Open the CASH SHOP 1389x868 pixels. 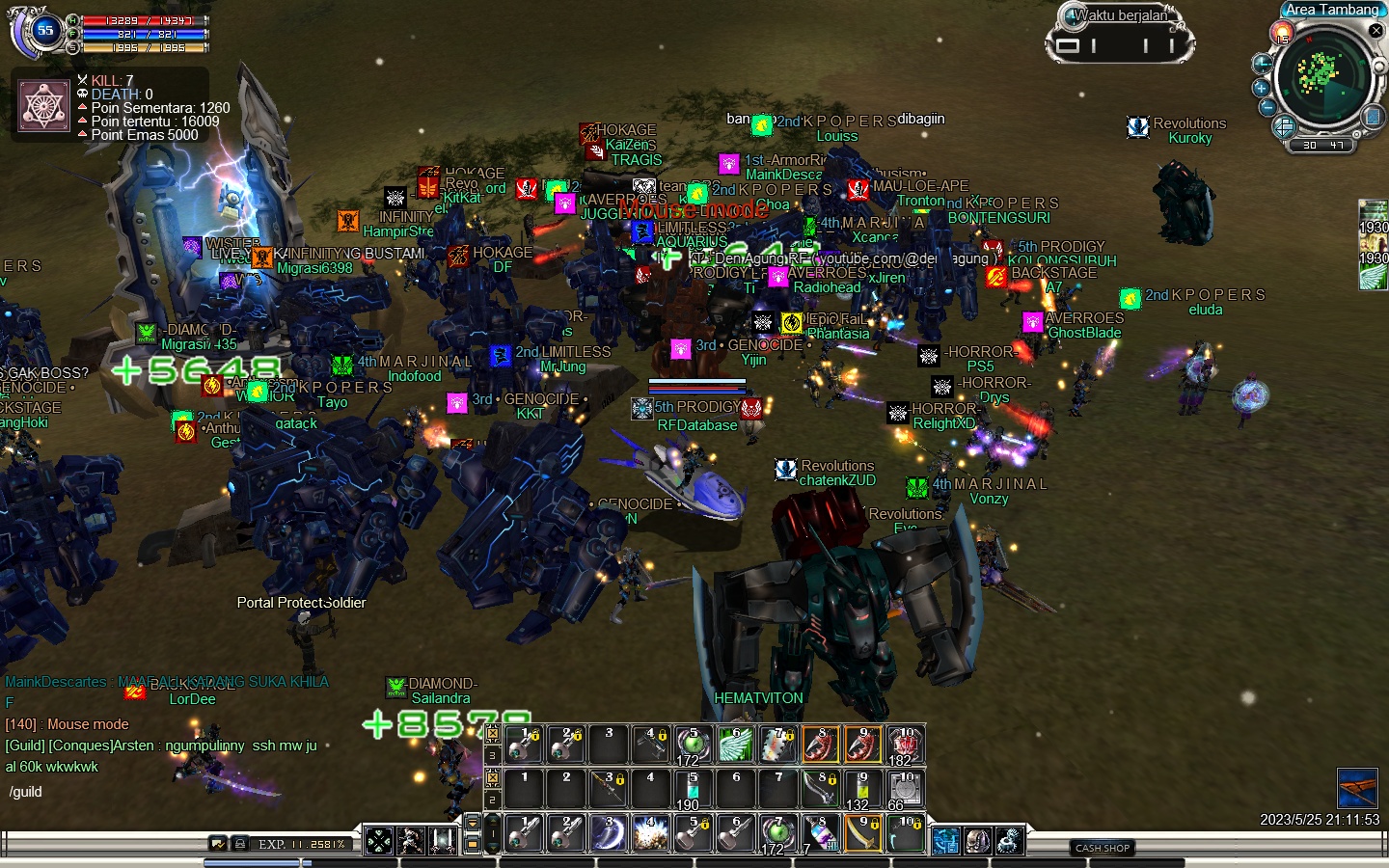[x=1103, y=848]
